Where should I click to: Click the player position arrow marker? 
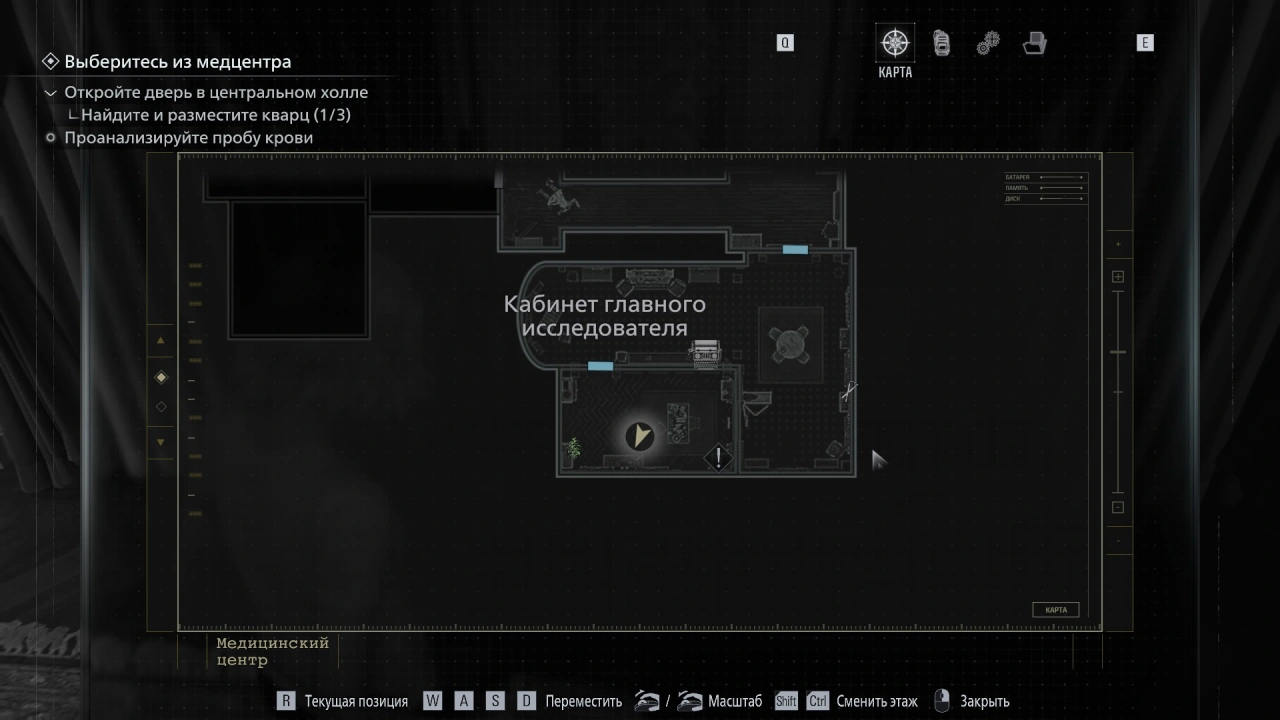click(x=639, y=435)
